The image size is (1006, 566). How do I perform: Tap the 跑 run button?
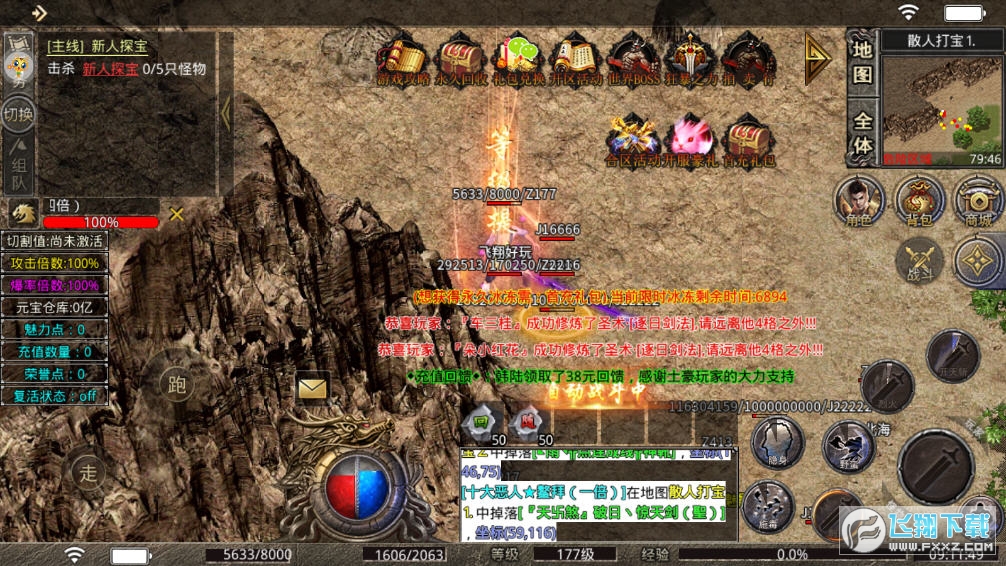(177, 385)
